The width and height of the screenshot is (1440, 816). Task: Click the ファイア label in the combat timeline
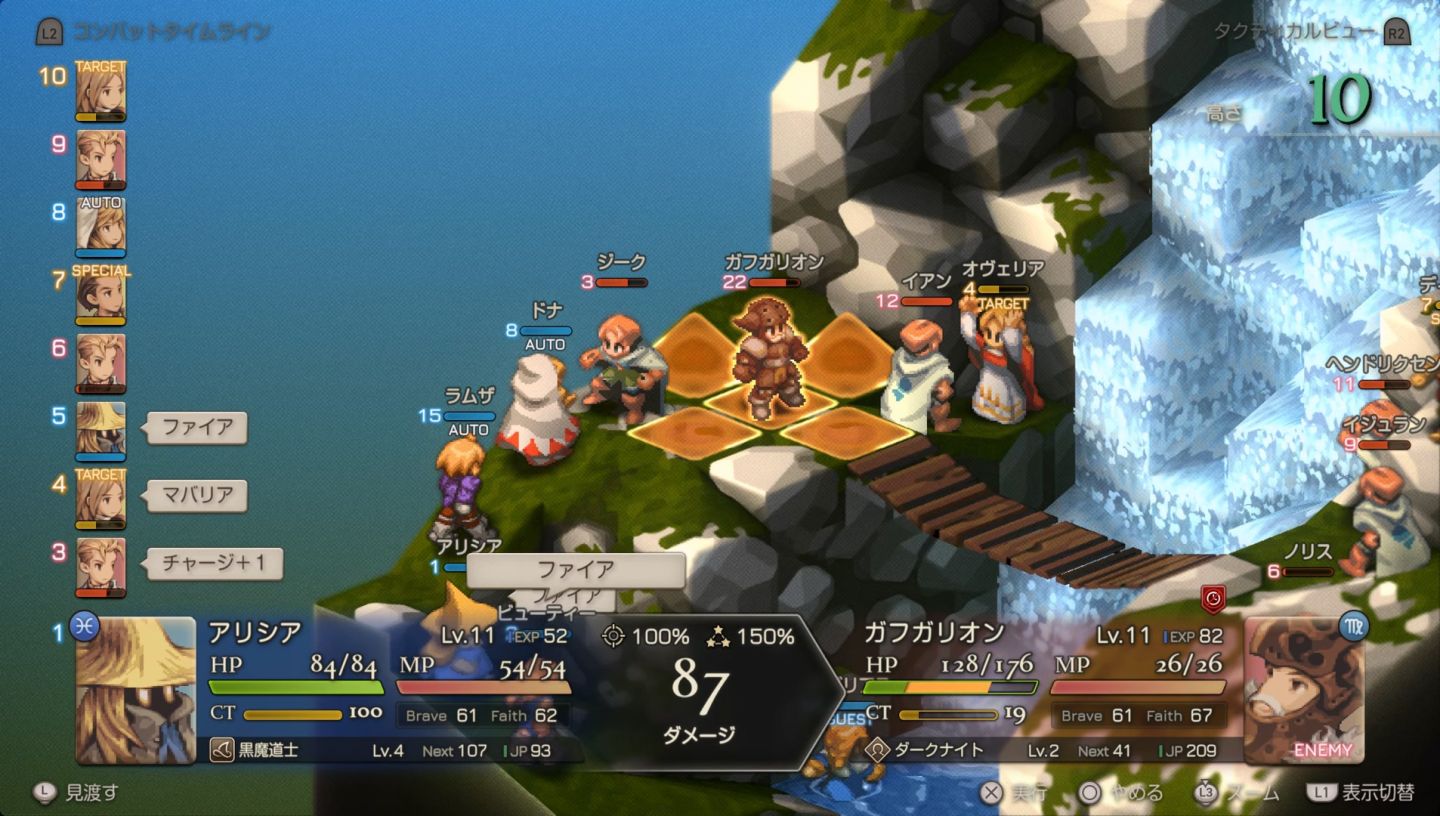coord(197,428)
